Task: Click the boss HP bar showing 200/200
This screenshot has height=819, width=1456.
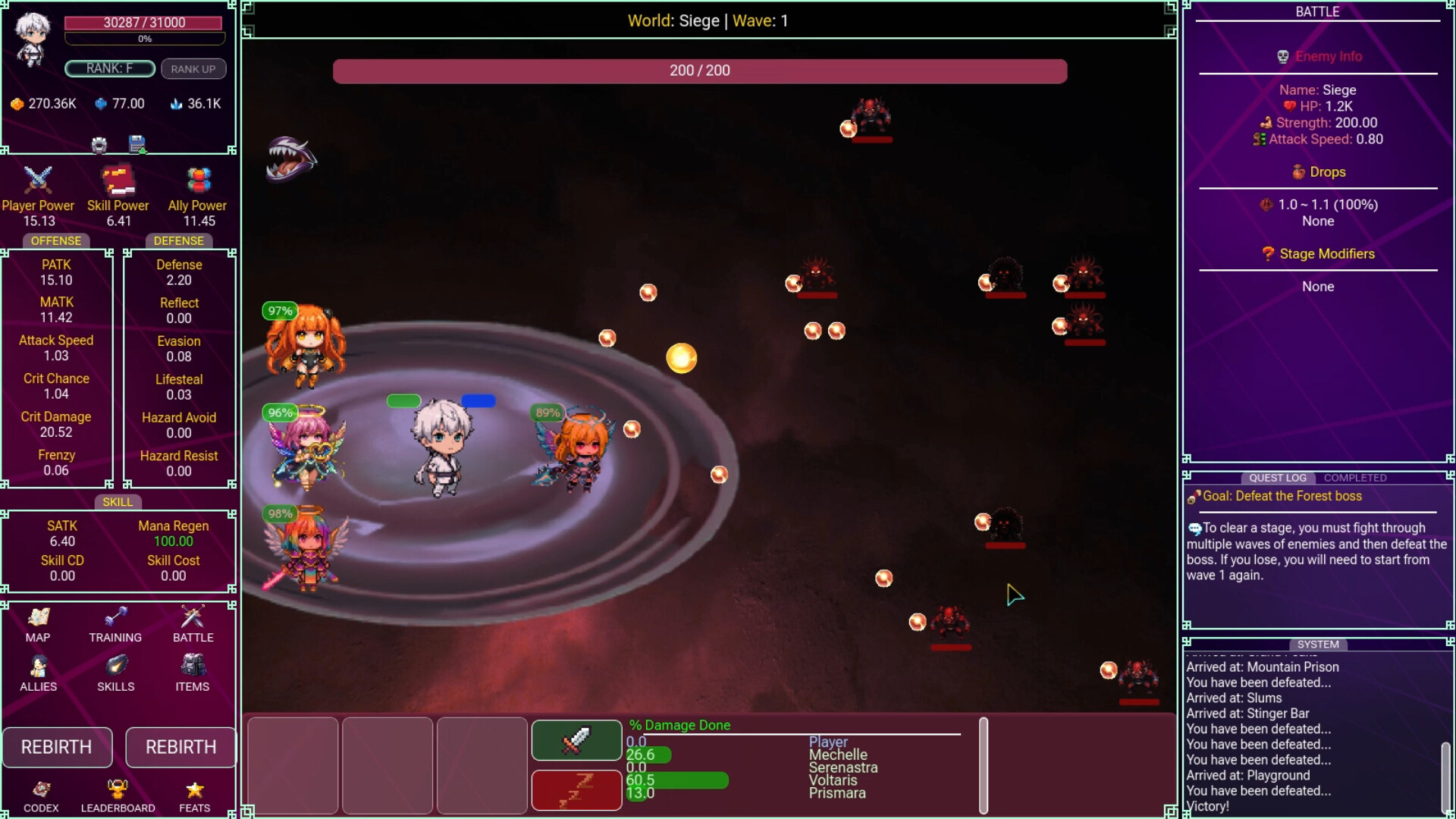Action: [x=699, y=71]
